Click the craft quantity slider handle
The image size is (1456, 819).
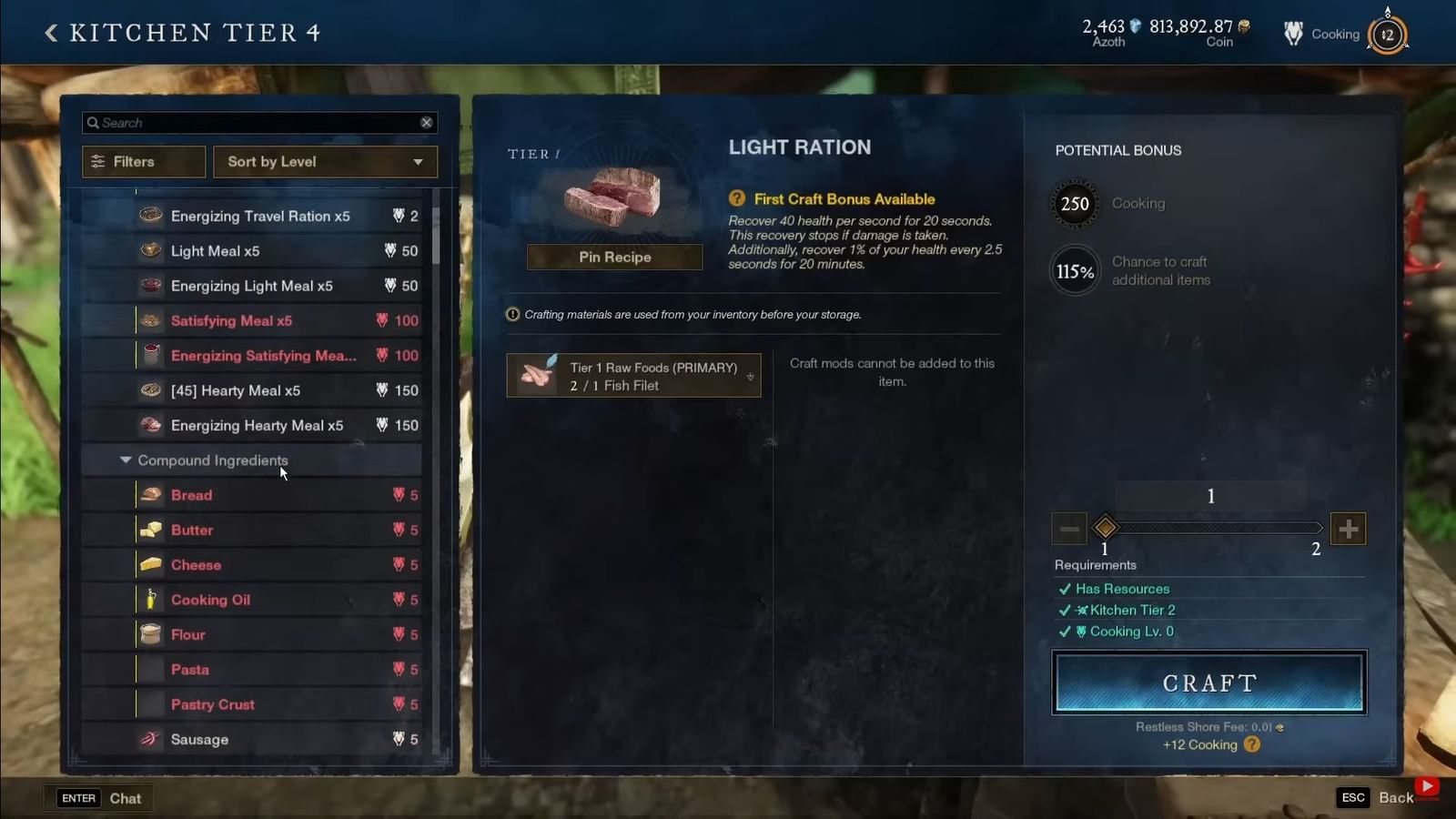coord(1106,528)
